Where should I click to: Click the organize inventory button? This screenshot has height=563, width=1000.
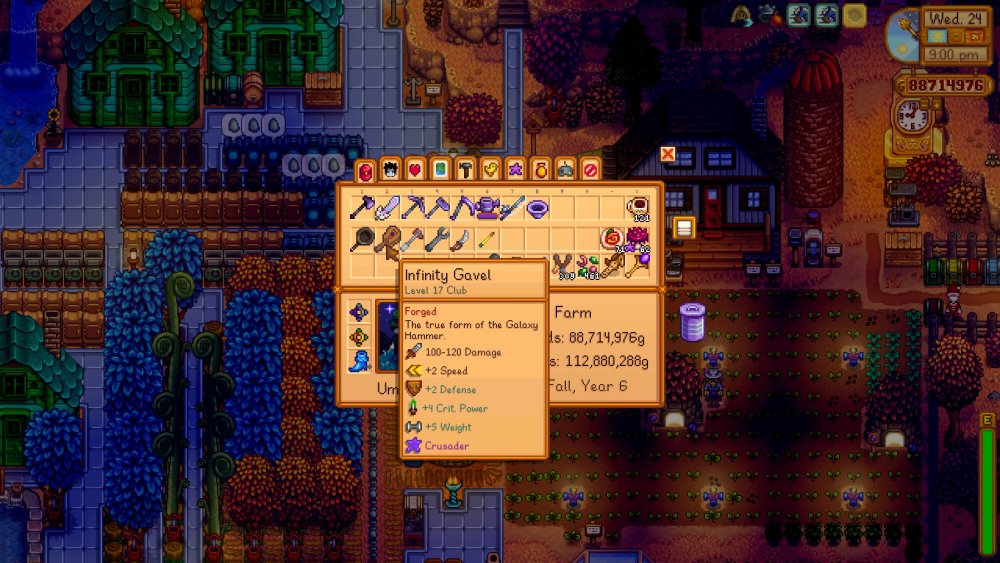(x=683, y=228)
